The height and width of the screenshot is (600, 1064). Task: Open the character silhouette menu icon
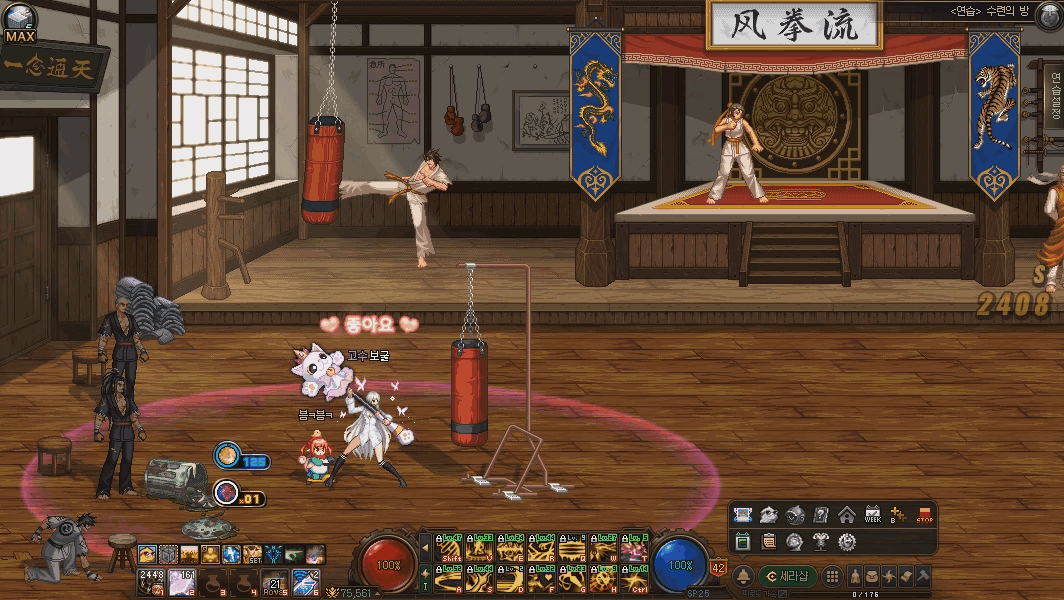point(856,576)
